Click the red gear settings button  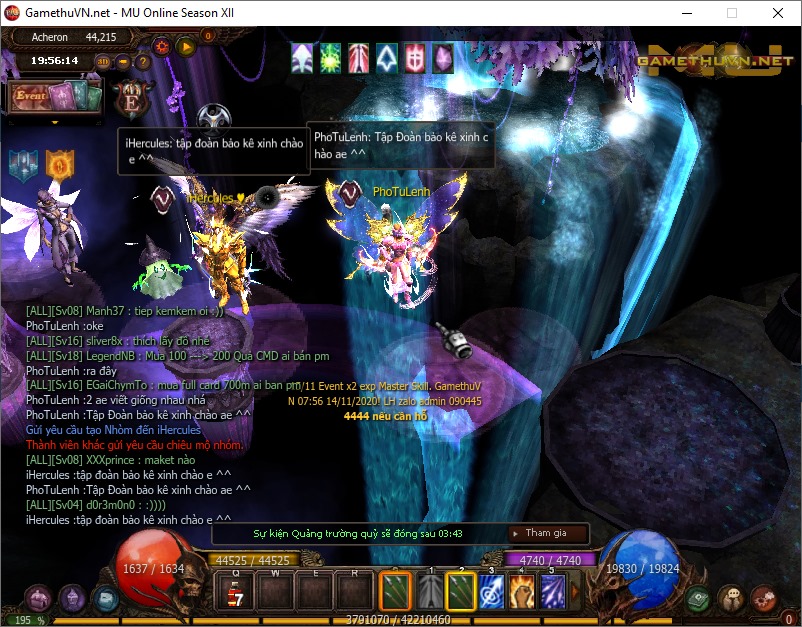coord(162,45)
